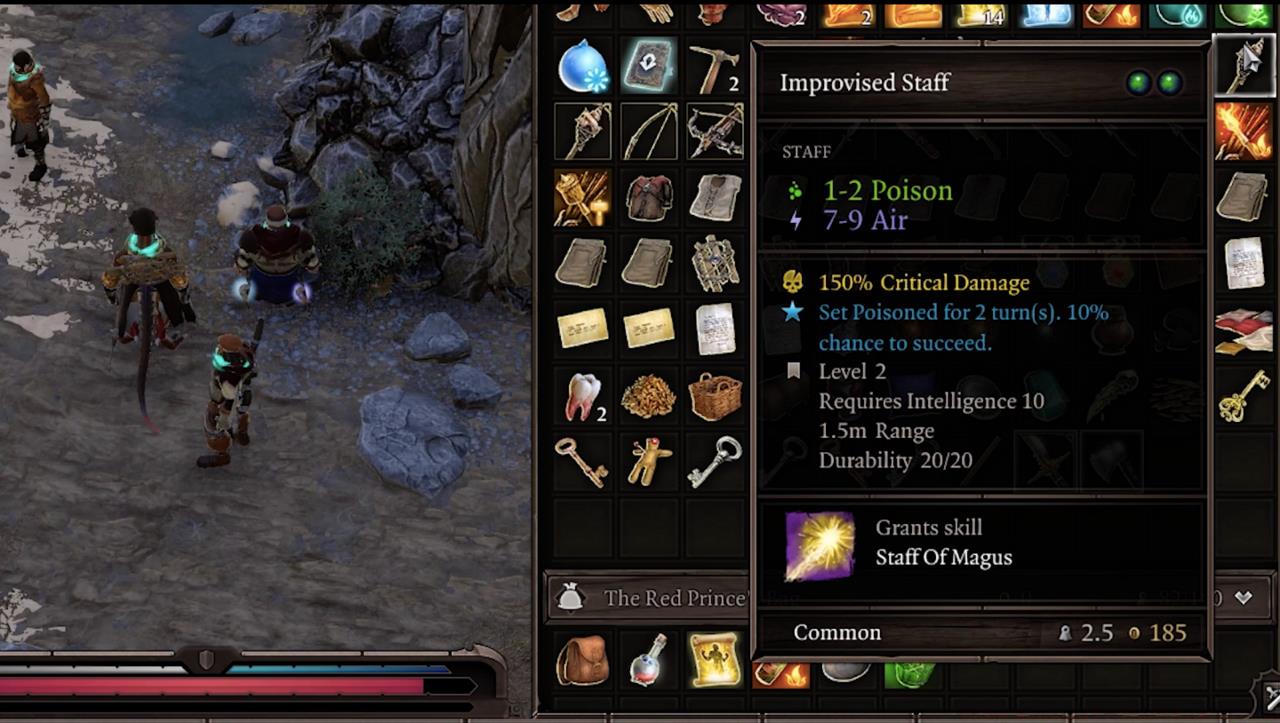
Task: Select the wooden bow slot
Action: (648, 131)
